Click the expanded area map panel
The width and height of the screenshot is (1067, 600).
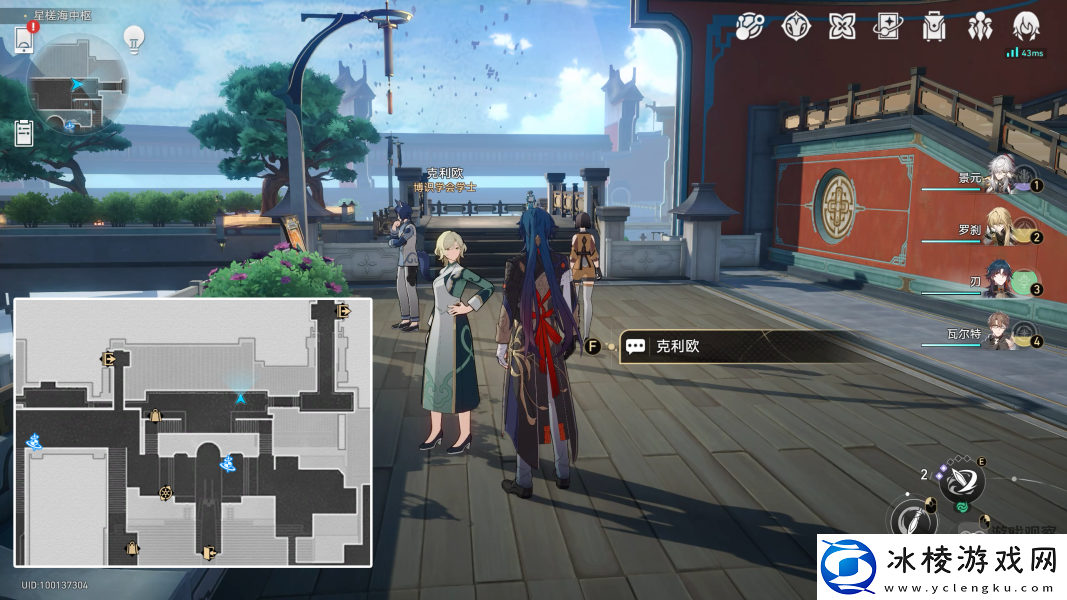coord(193,432)
